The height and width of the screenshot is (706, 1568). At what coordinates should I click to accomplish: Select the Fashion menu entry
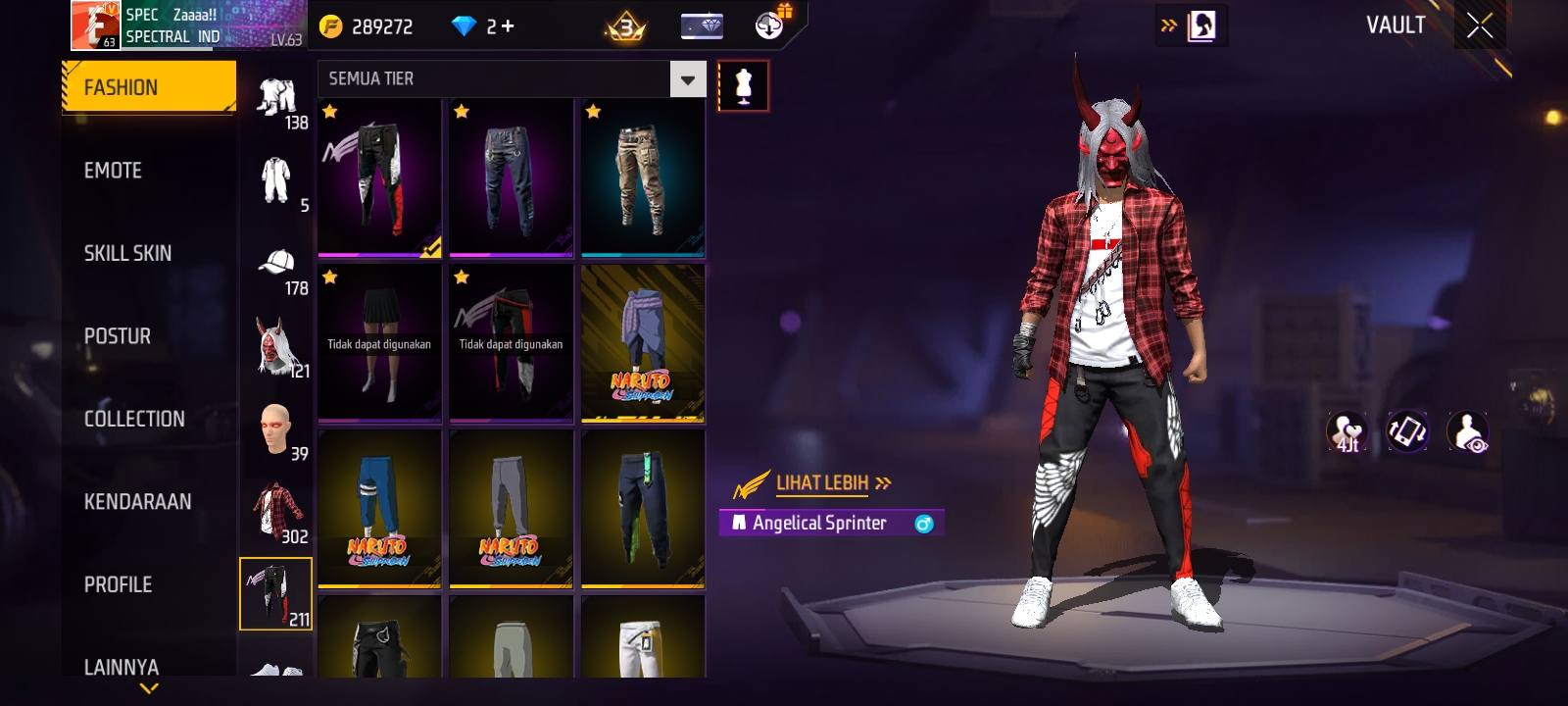point(149,87)
